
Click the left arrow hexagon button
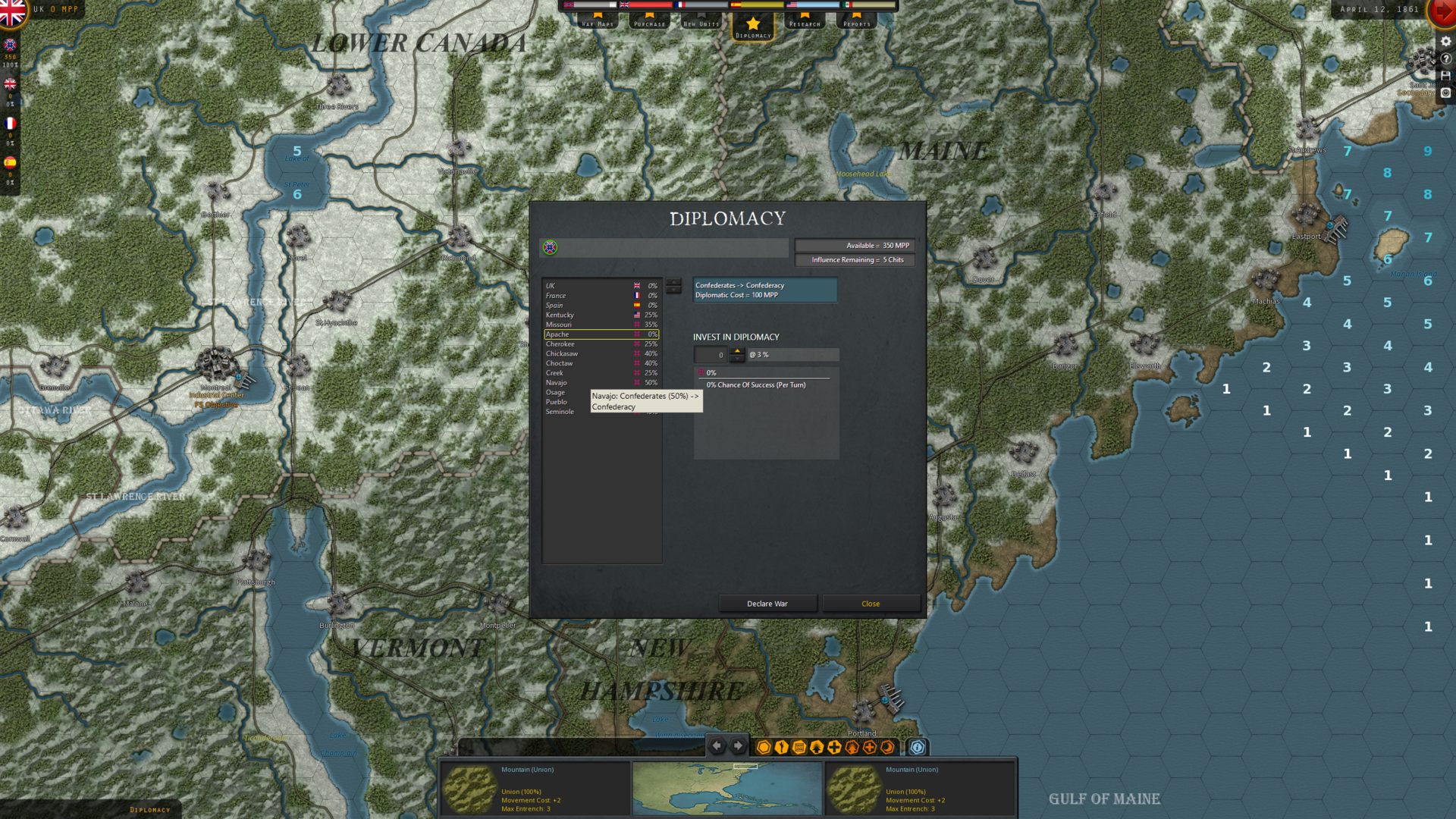717,746
